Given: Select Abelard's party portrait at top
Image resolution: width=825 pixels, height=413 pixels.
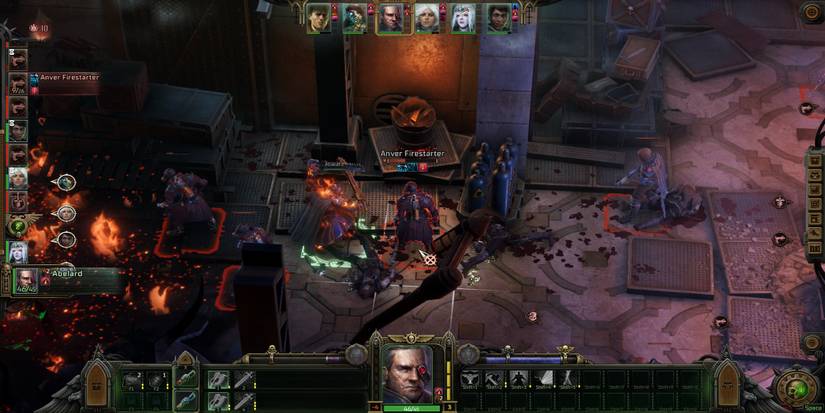Looking at the screenshot, I should click(x=392, y=18).
